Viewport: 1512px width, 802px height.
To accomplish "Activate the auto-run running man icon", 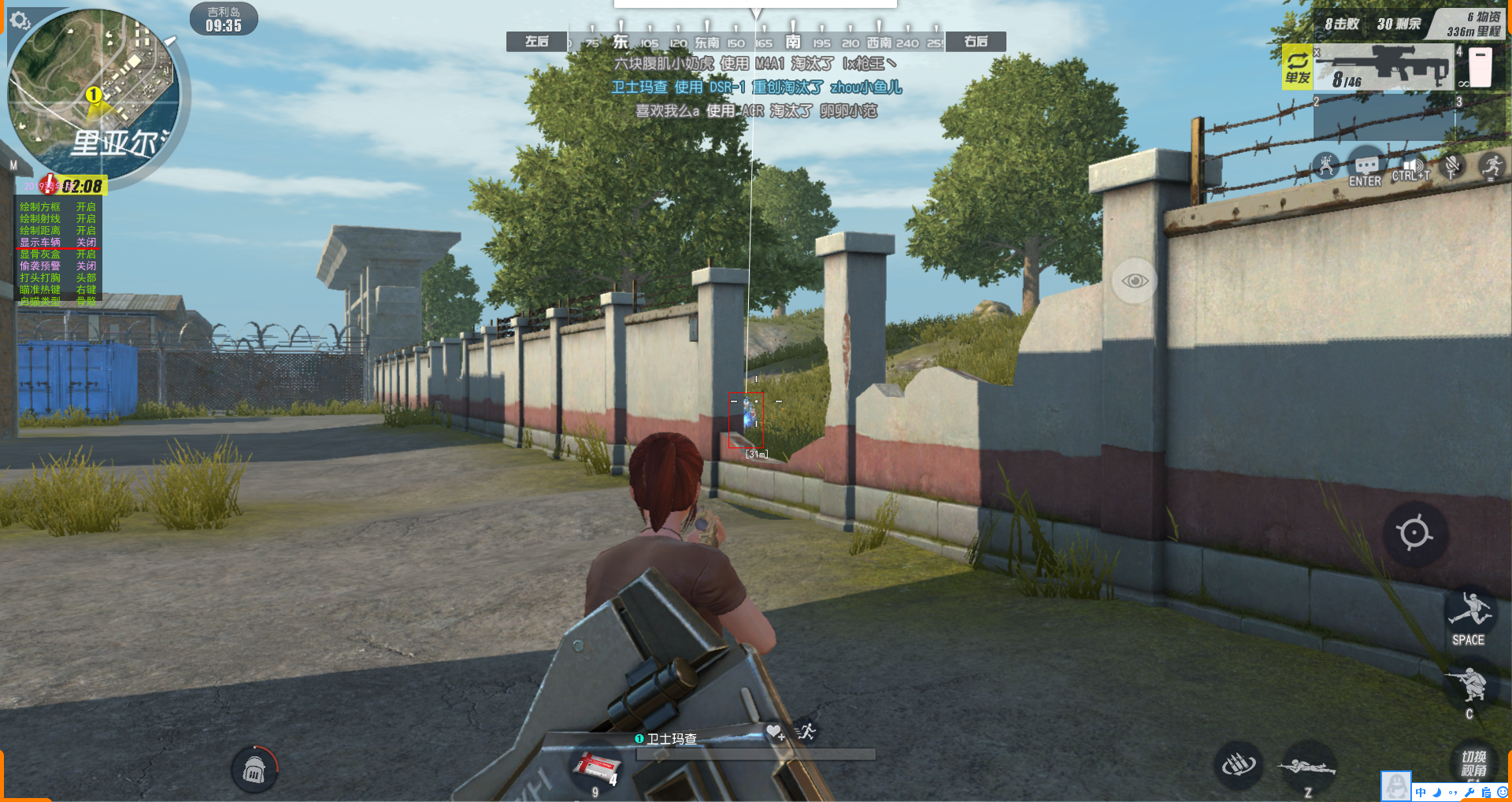I will [1491, 166].
